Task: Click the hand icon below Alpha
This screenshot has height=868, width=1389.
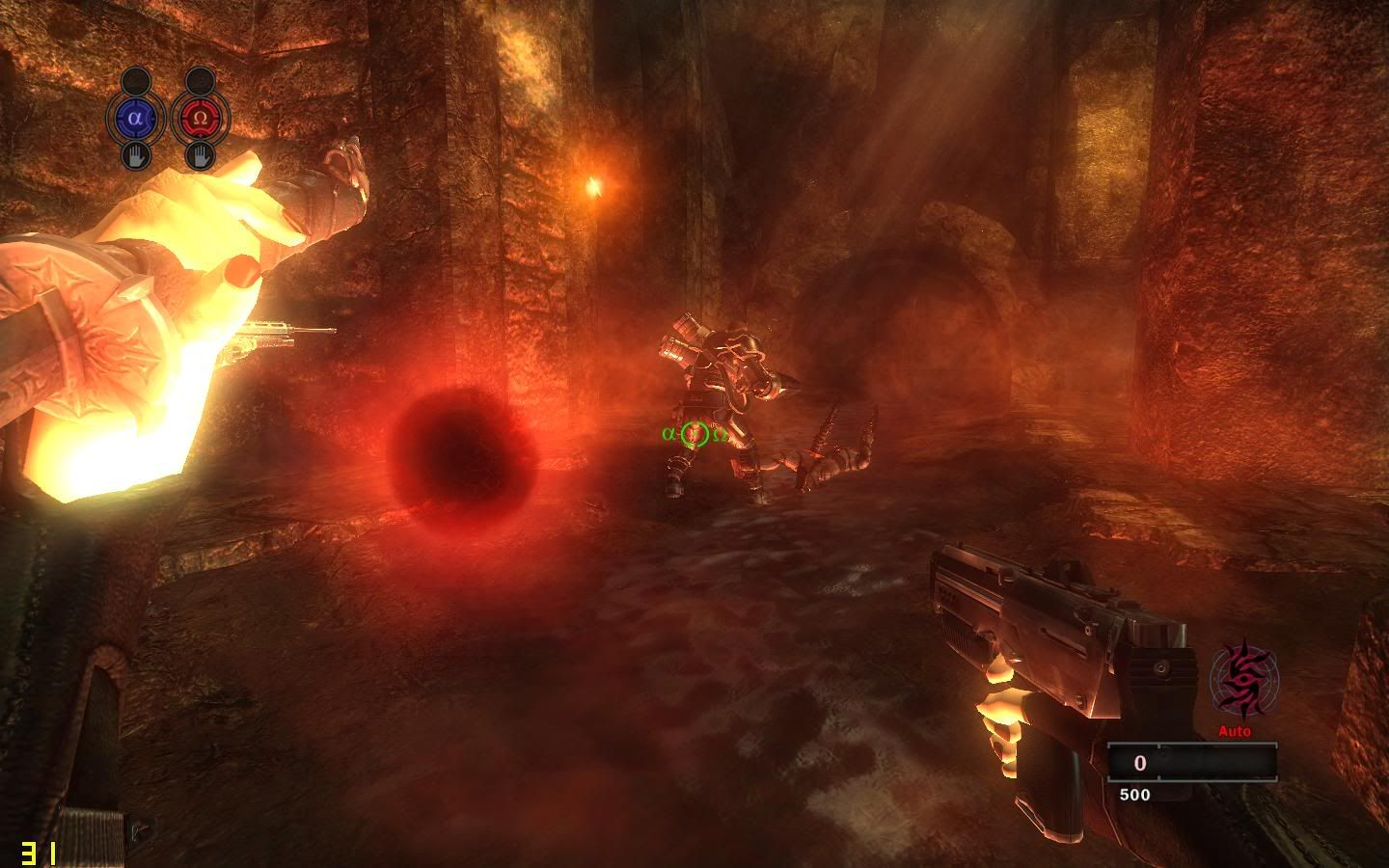Action: 136,154
